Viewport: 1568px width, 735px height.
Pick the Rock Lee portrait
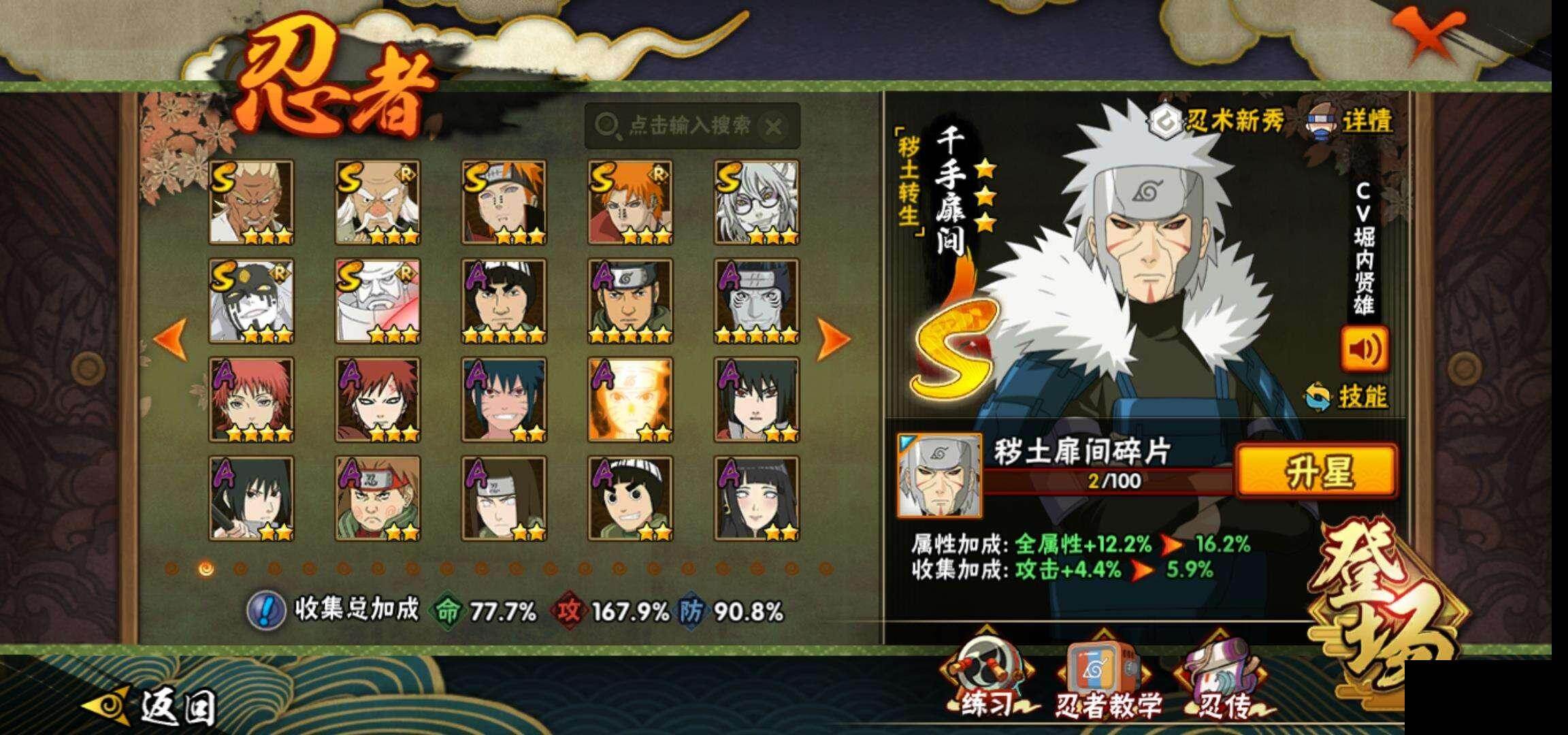[x=630, y=499]
